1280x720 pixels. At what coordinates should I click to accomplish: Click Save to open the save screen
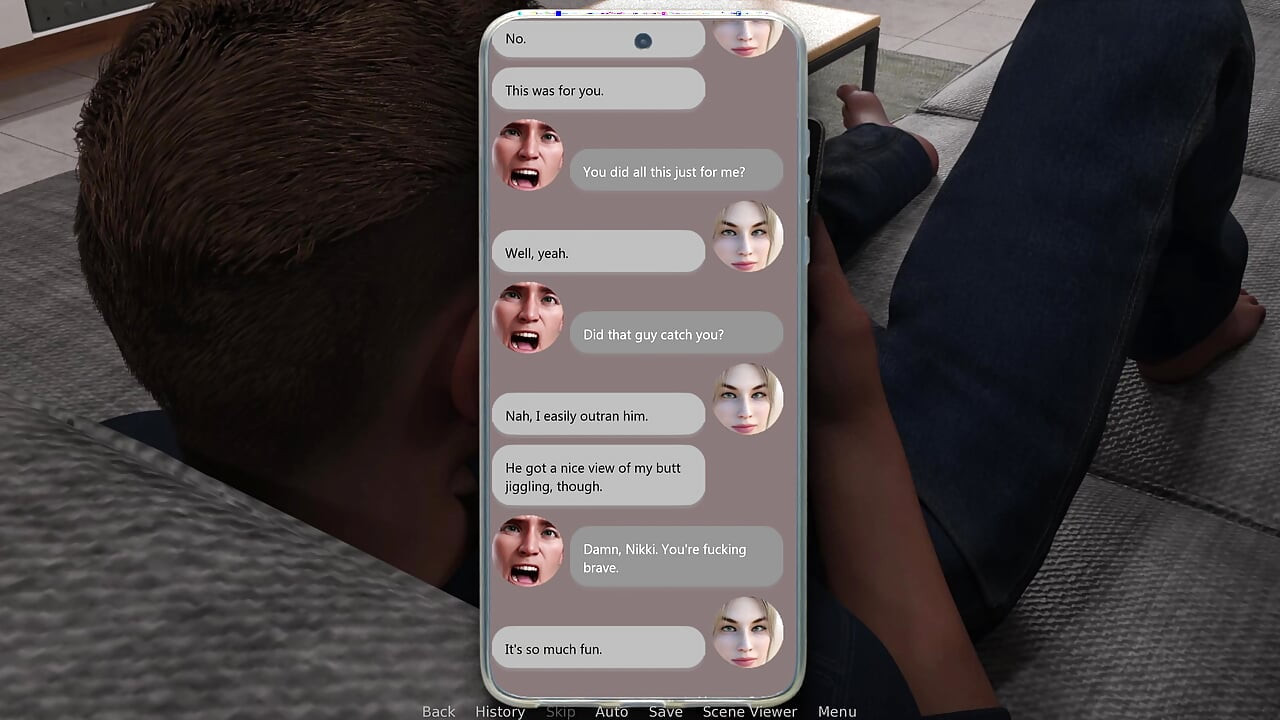tap(666, 711)
